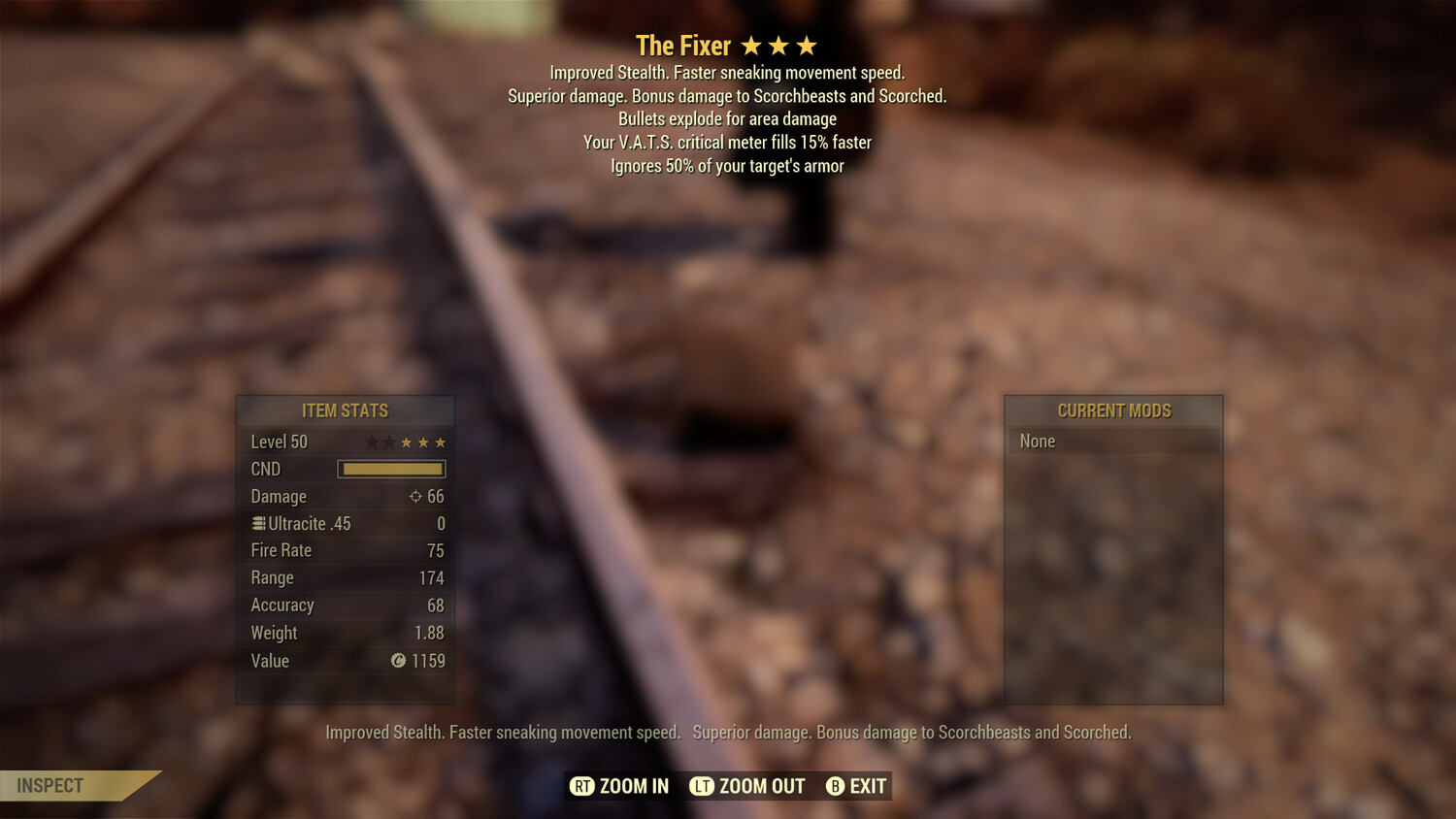Screen dimensions: 1456x819
Task: Expand the Current Mods panel header
Action: 1113,410
